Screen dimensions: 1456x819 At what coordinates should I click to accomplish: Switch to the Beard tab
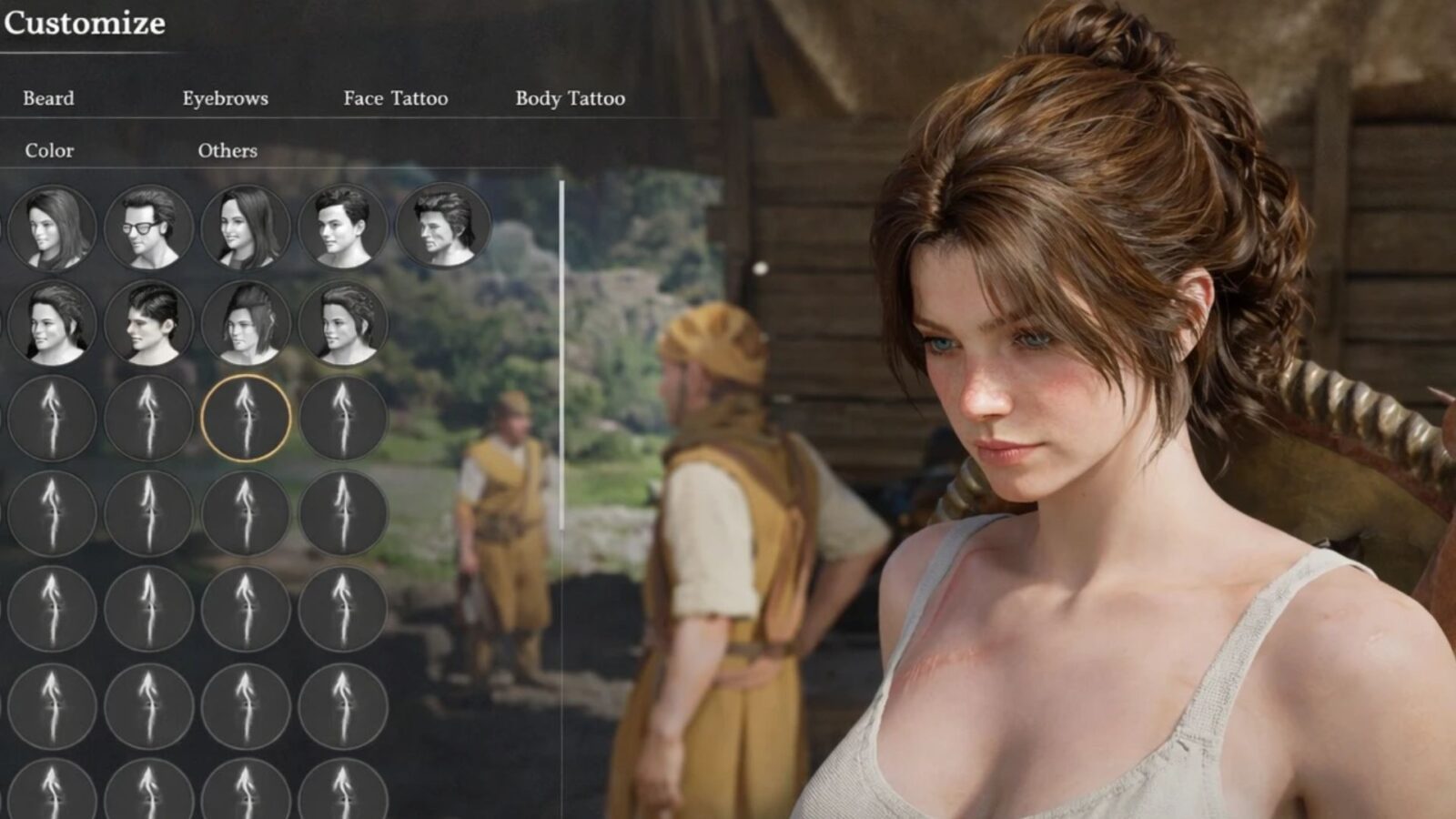point(48,98)
